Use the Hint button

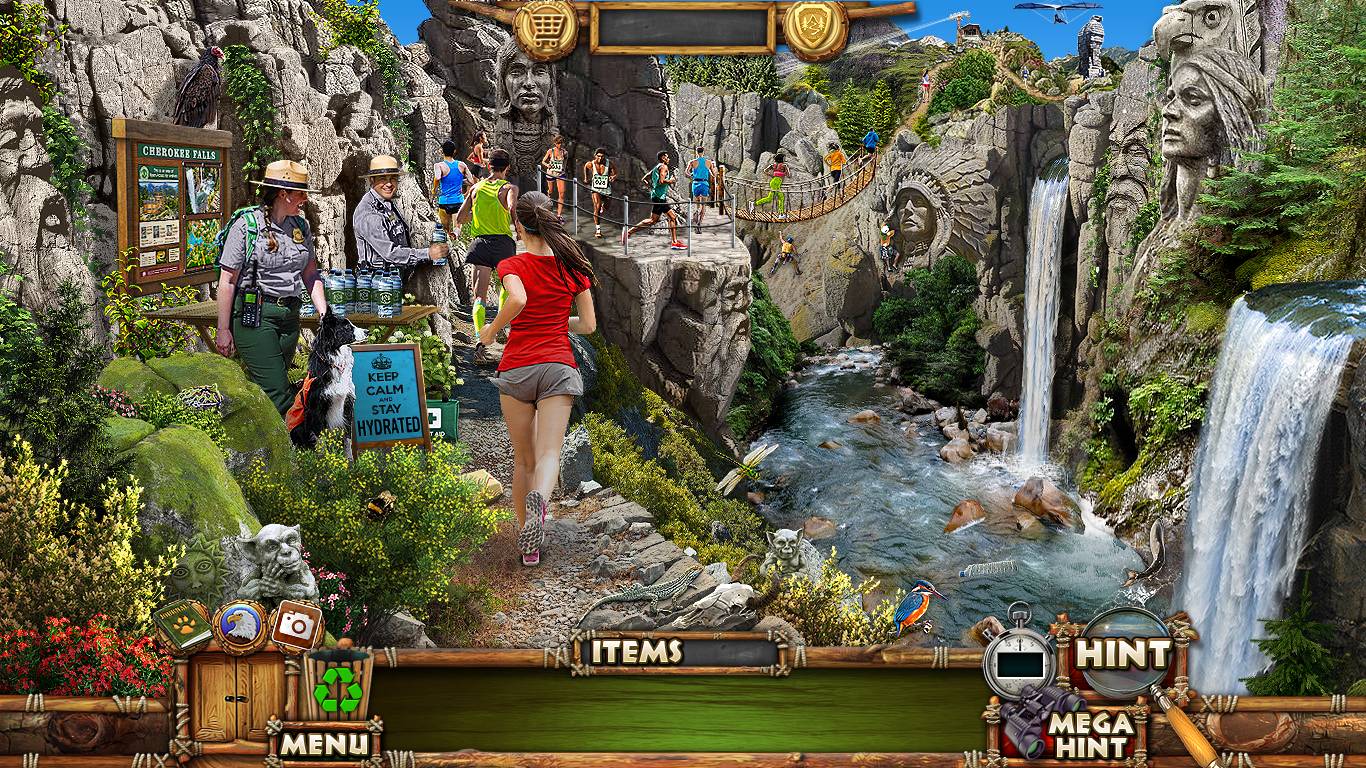click(1122, 655)
